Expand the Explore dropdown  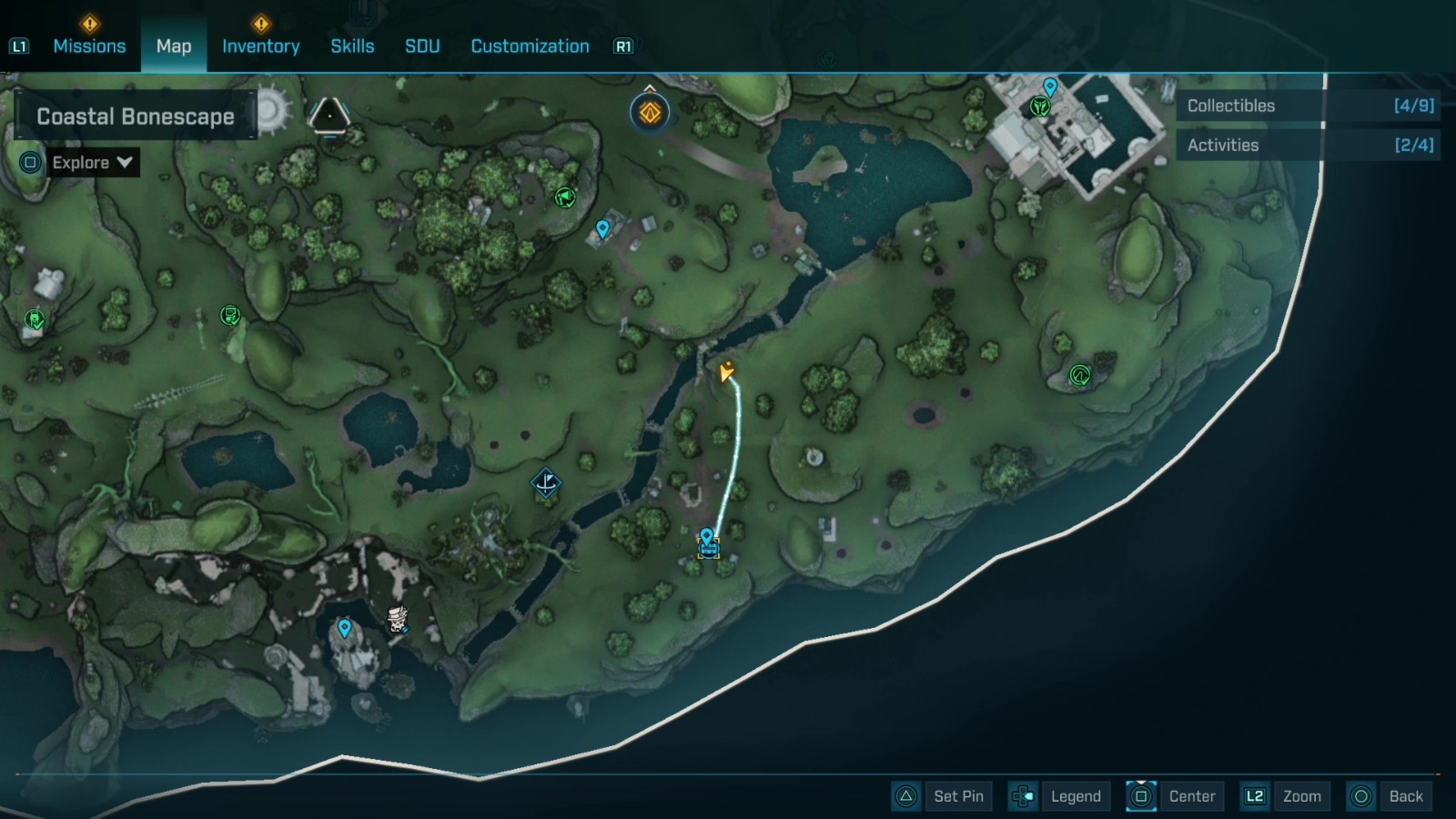click(x=92, y=163)
